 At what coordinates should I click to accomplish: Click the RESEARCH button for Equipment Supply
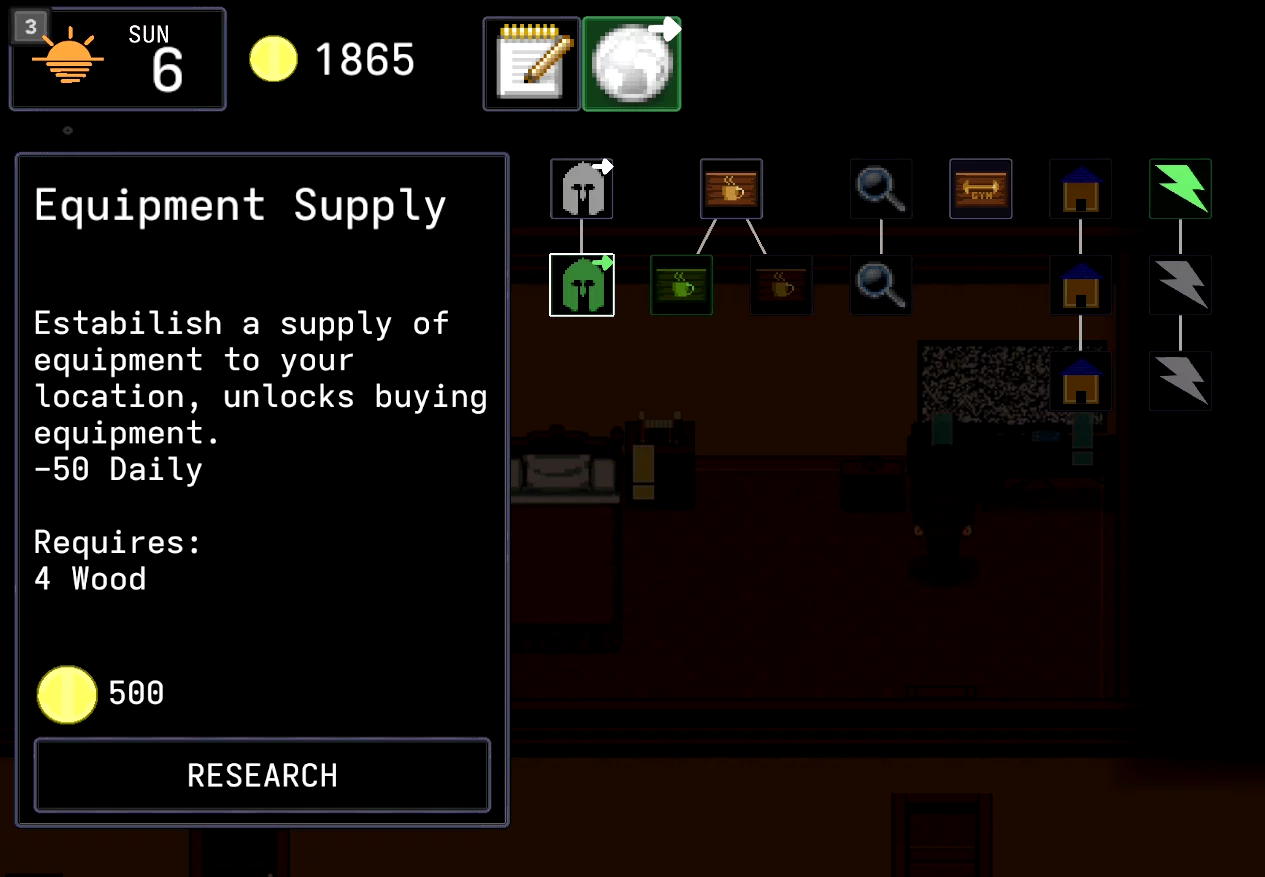262,775
